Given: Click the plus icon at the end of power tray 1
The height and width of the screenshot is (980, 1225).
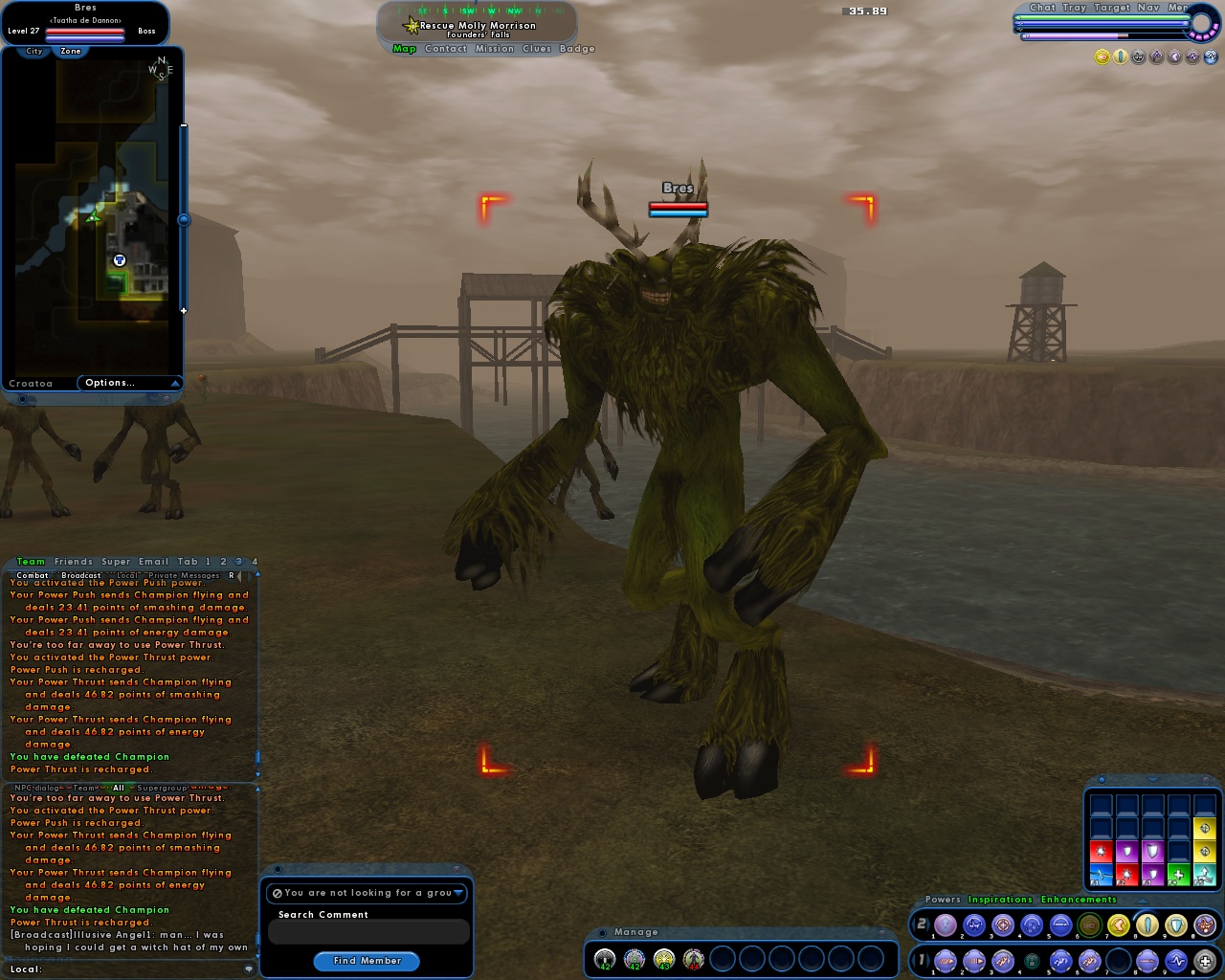Looking at the screenshot, I should (x=1203, y=961).
